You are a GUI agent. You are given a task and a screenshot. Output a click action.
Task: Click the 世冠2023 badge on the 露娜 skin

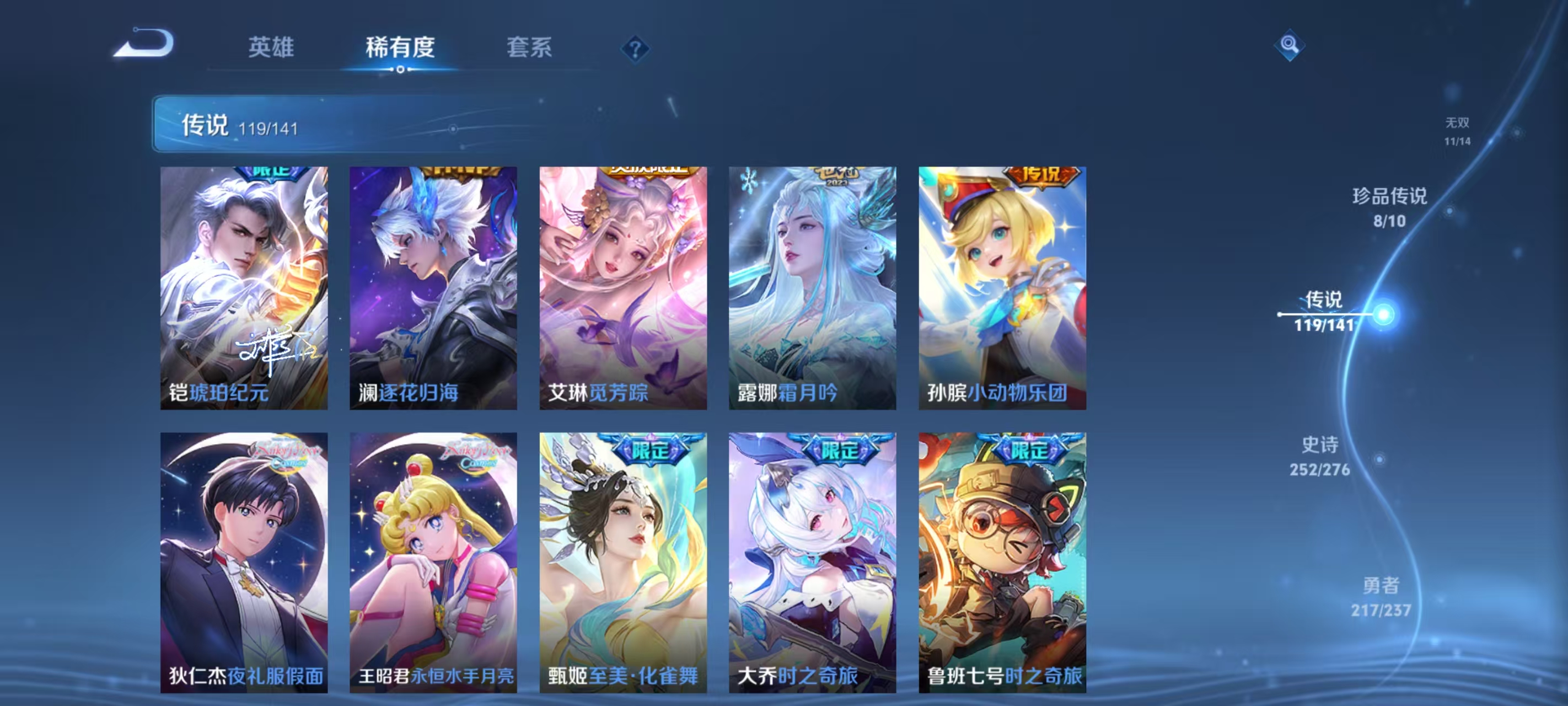pyautogui.click(x=837, y=175)
